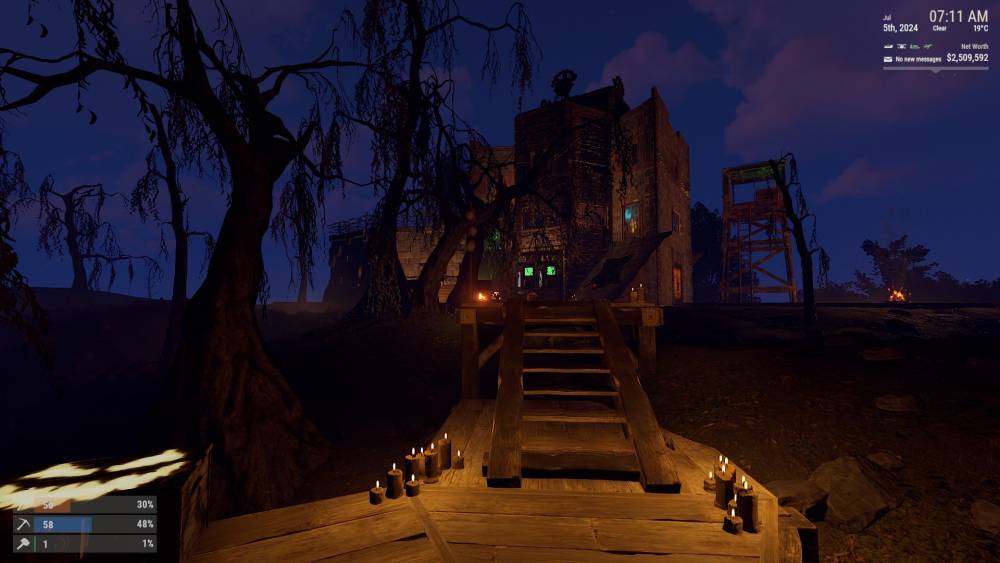Open the messages envelope icon
The height and width of the screenshot is (563, 1000).
tap(887, 59)
